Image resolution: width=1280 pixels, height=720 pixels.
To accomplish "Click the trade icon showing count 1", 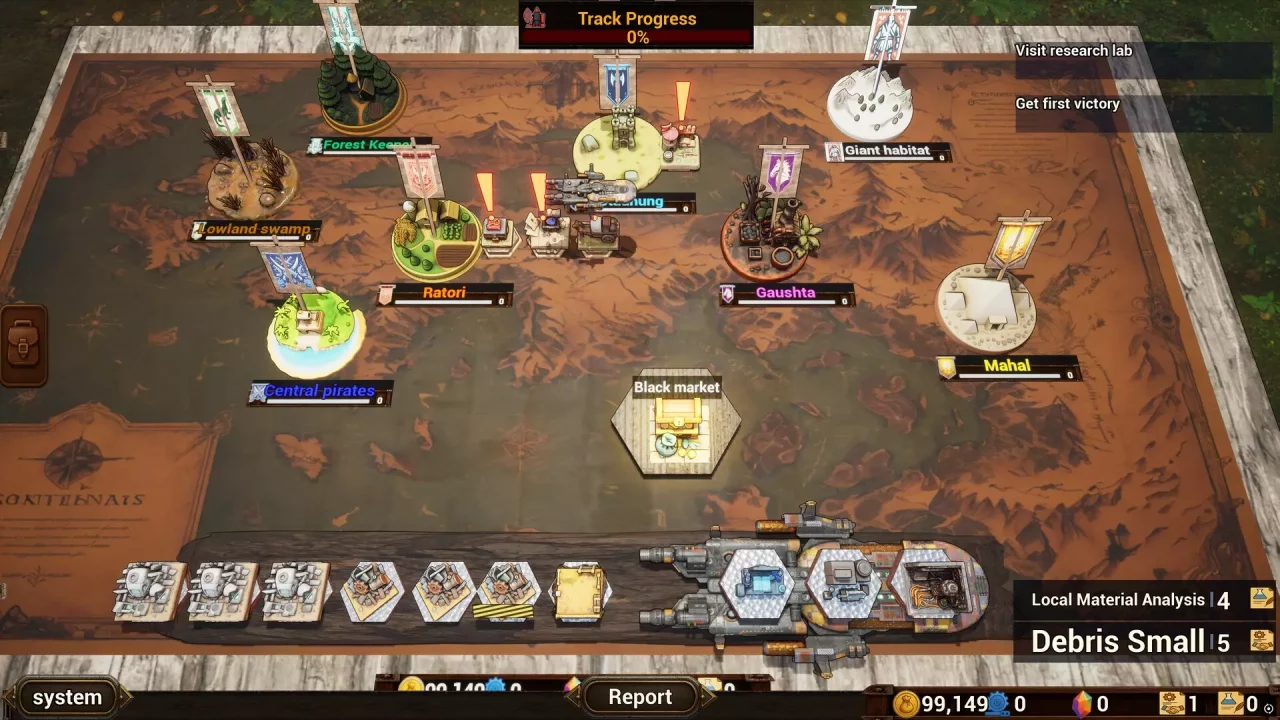I will pos(1172,703).
